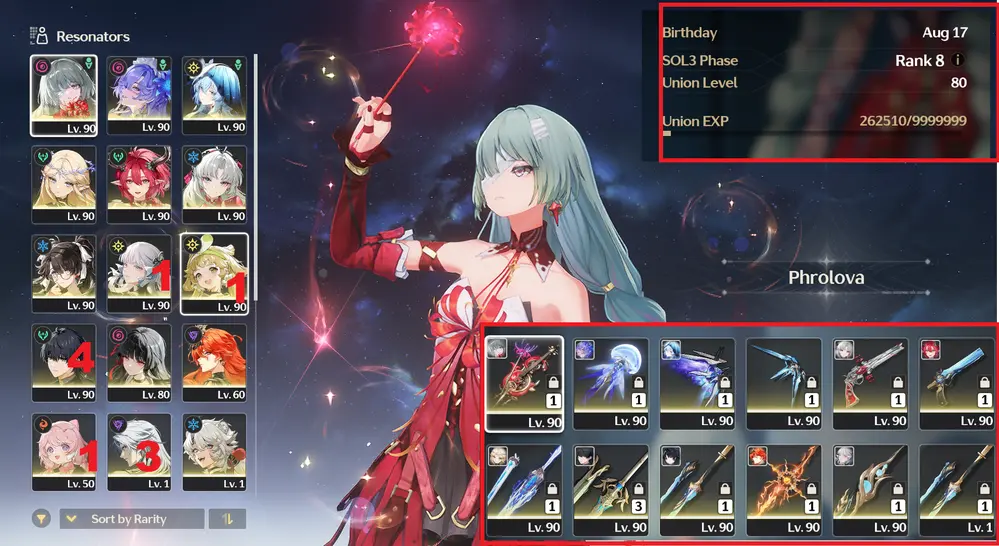Choose the black-haired Lv. 80 resonator
Image resolution: width=999 pixels, height=546 pixels.
[139, 362]
